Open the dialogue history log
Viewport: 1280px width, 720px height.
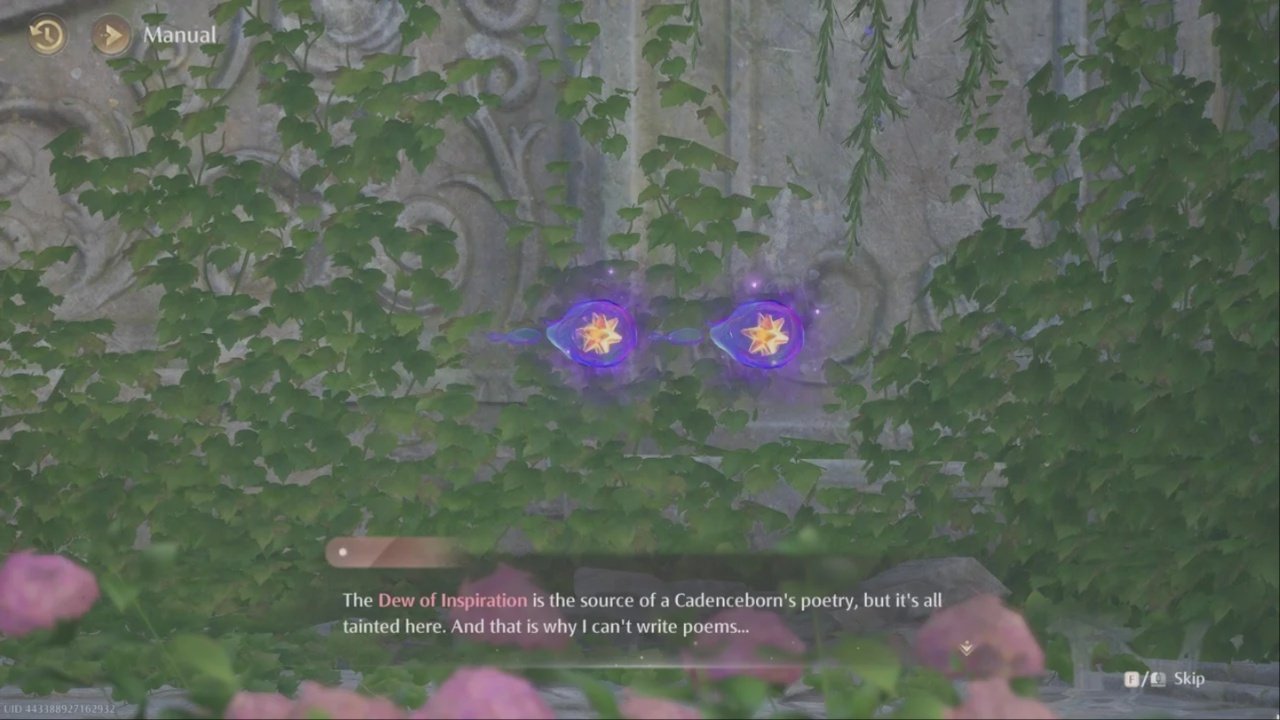coord(46,34)
